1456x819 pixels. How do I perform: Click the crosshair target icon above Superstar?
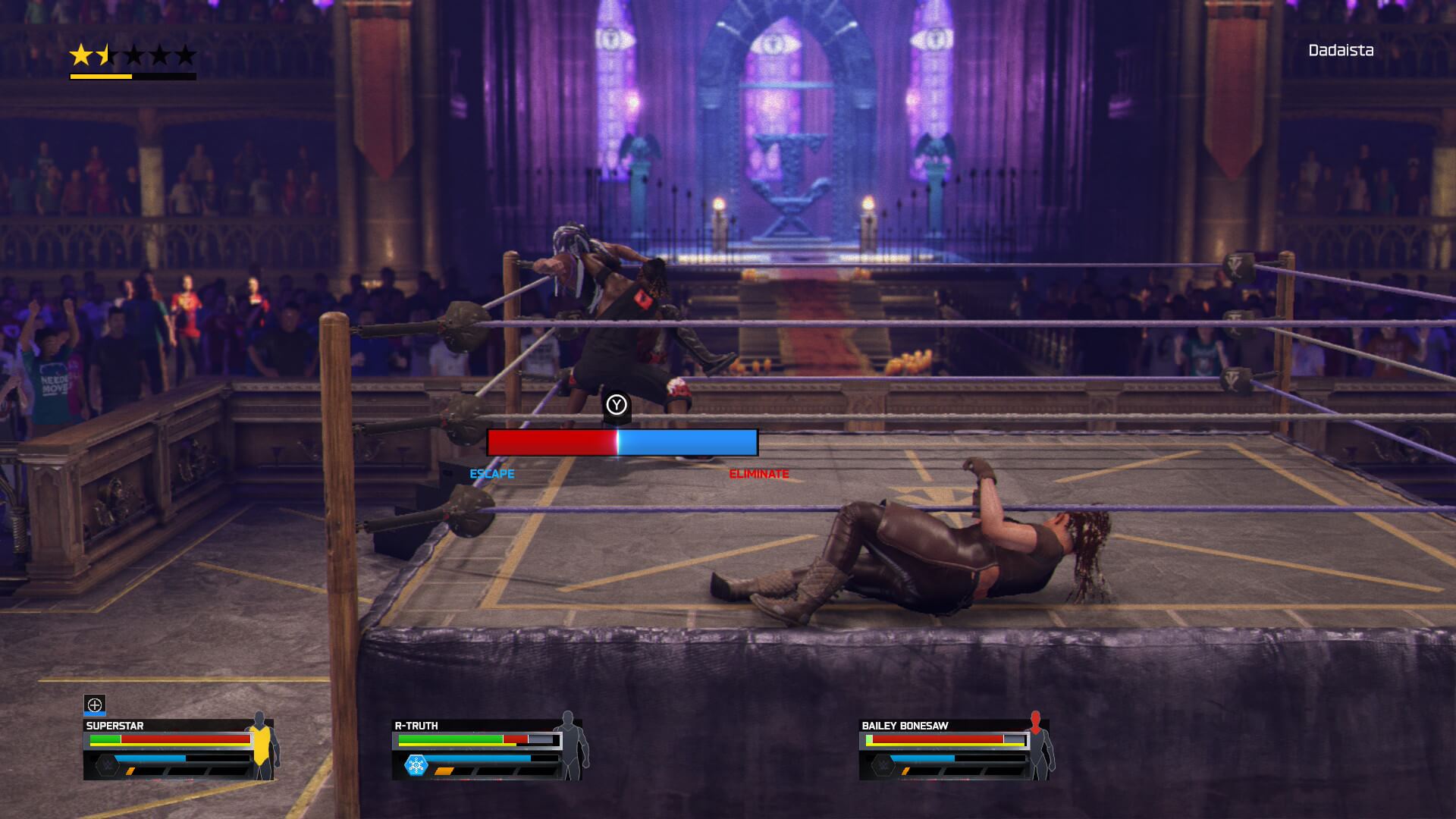(95, 704)
